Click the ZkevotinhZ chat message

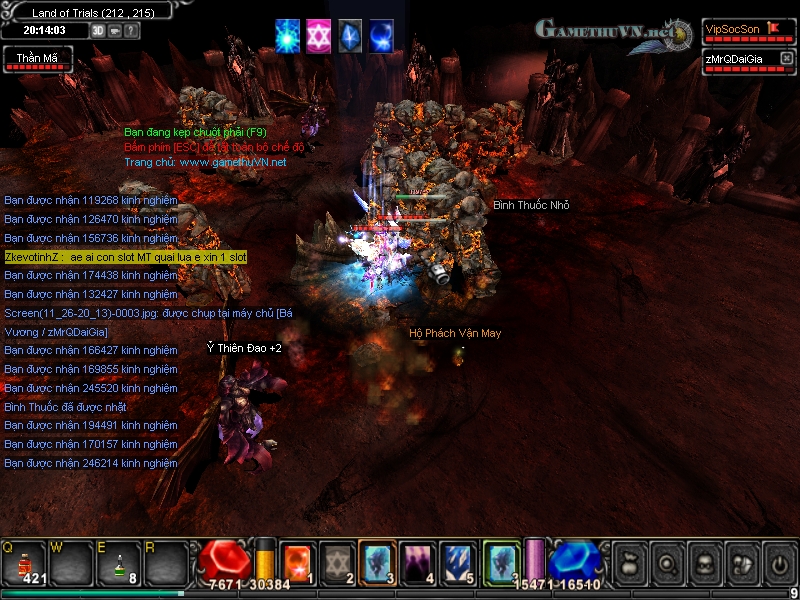coord(125,257)
